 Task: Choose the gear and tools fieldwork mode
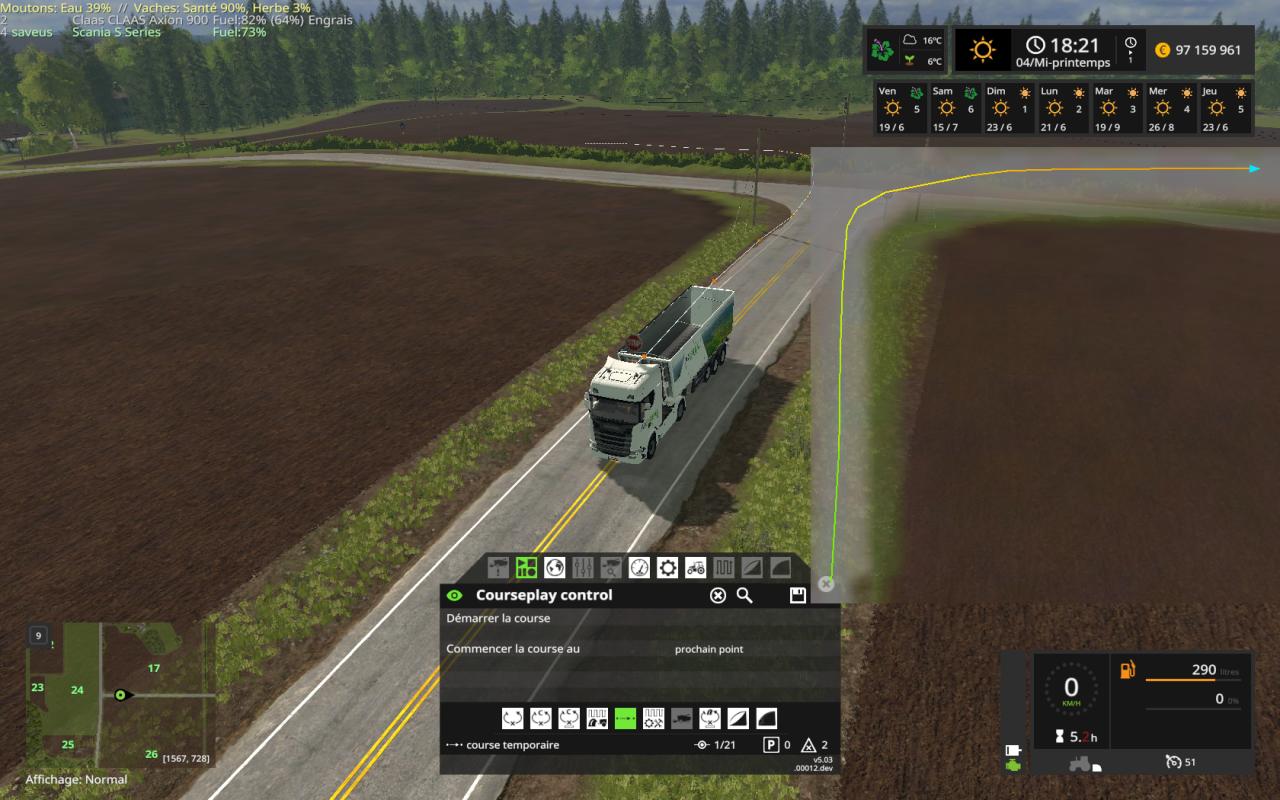pos(653,718)
